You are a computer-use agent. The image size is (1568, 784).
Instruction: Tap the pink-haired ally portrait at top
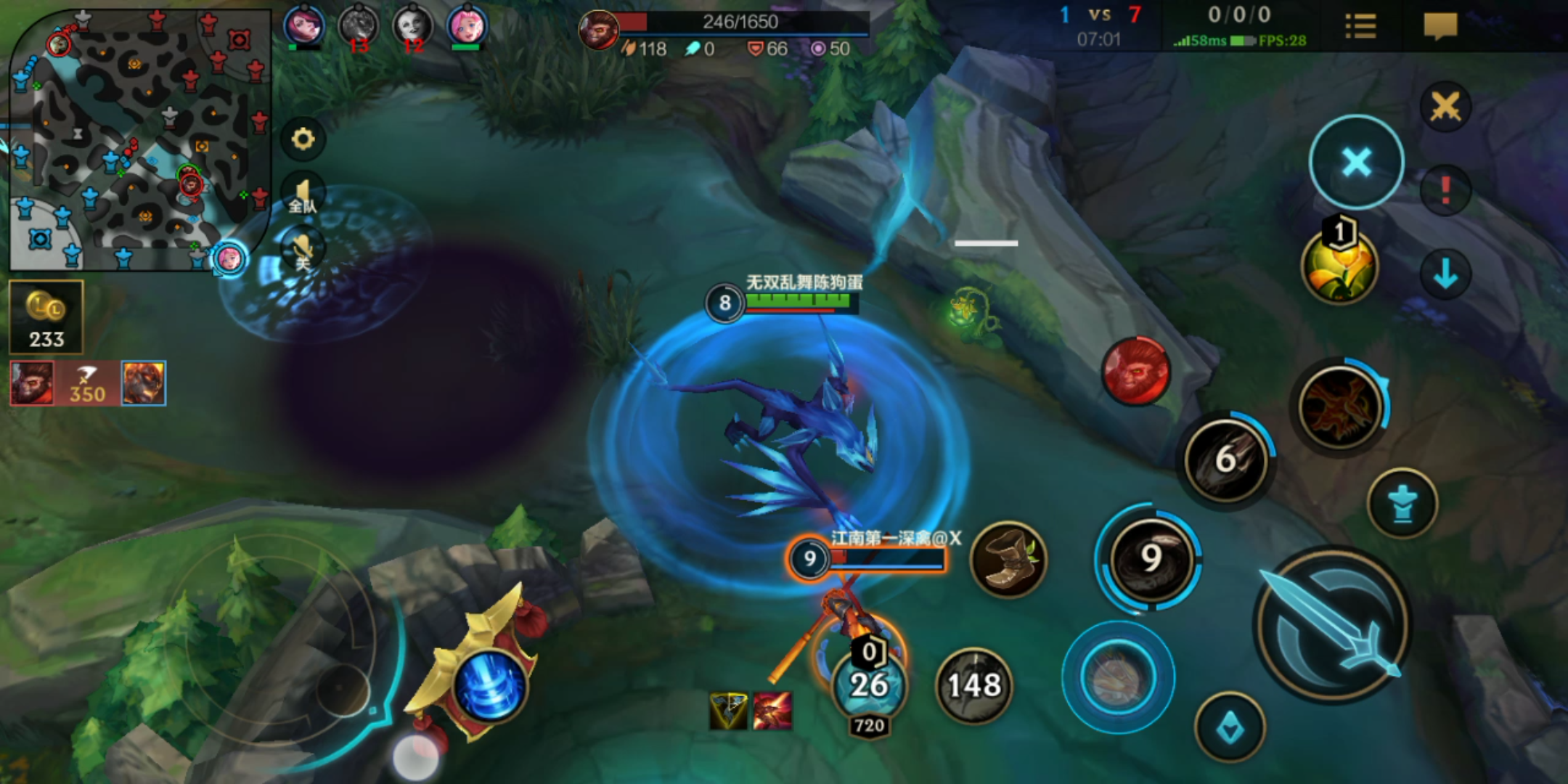point(466,26)
